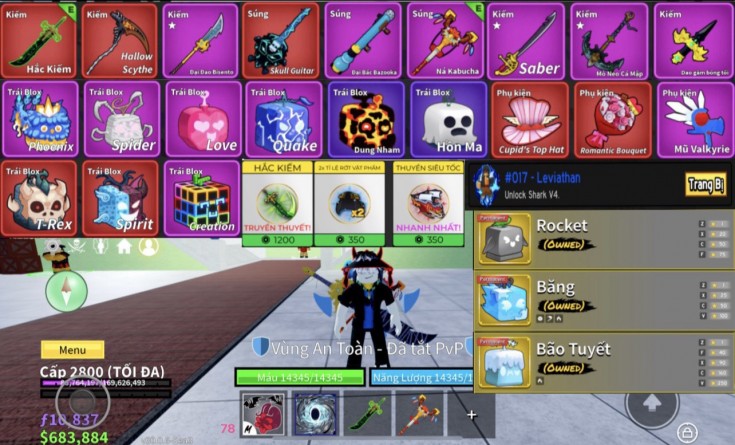Choose the Cupid's Top Hat accessory
Image resolution: width=735 pixels, height=445 pixels.
tap(528, 119)
